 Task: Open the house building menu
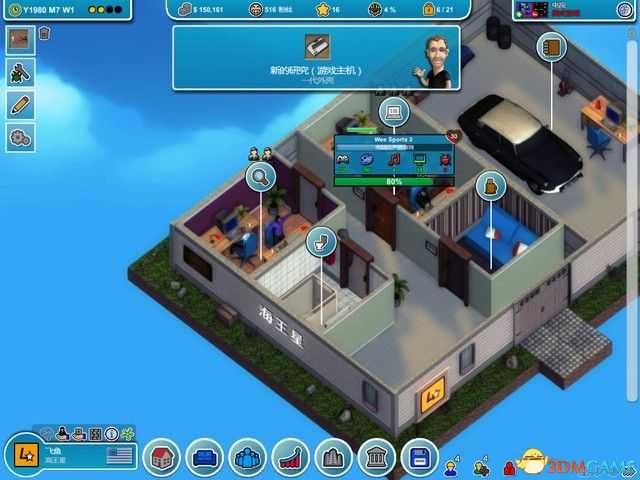point(162,459)
